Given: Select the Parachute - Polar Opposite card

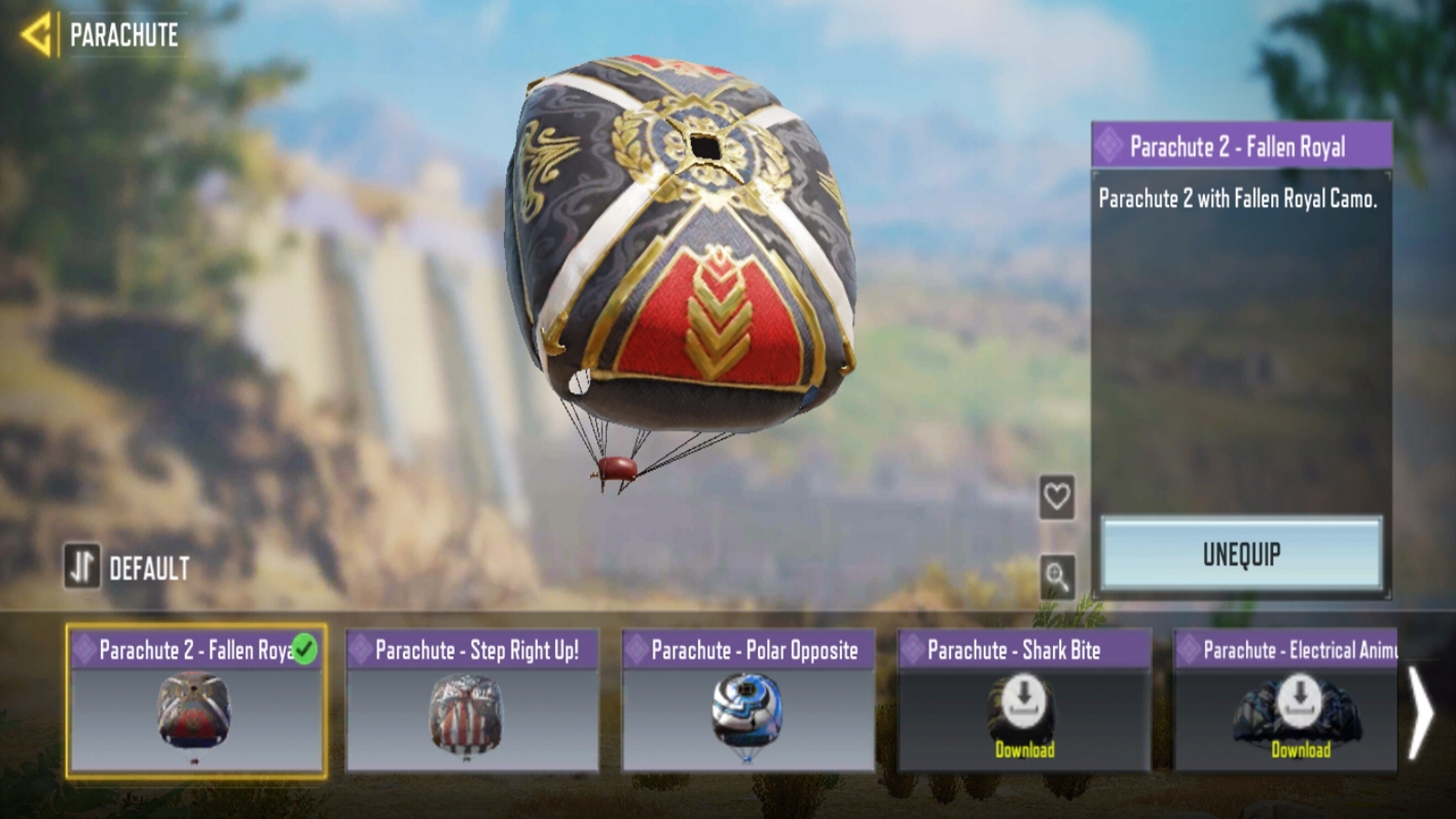Looking at the screenshot, I should [x=748, y=702].
